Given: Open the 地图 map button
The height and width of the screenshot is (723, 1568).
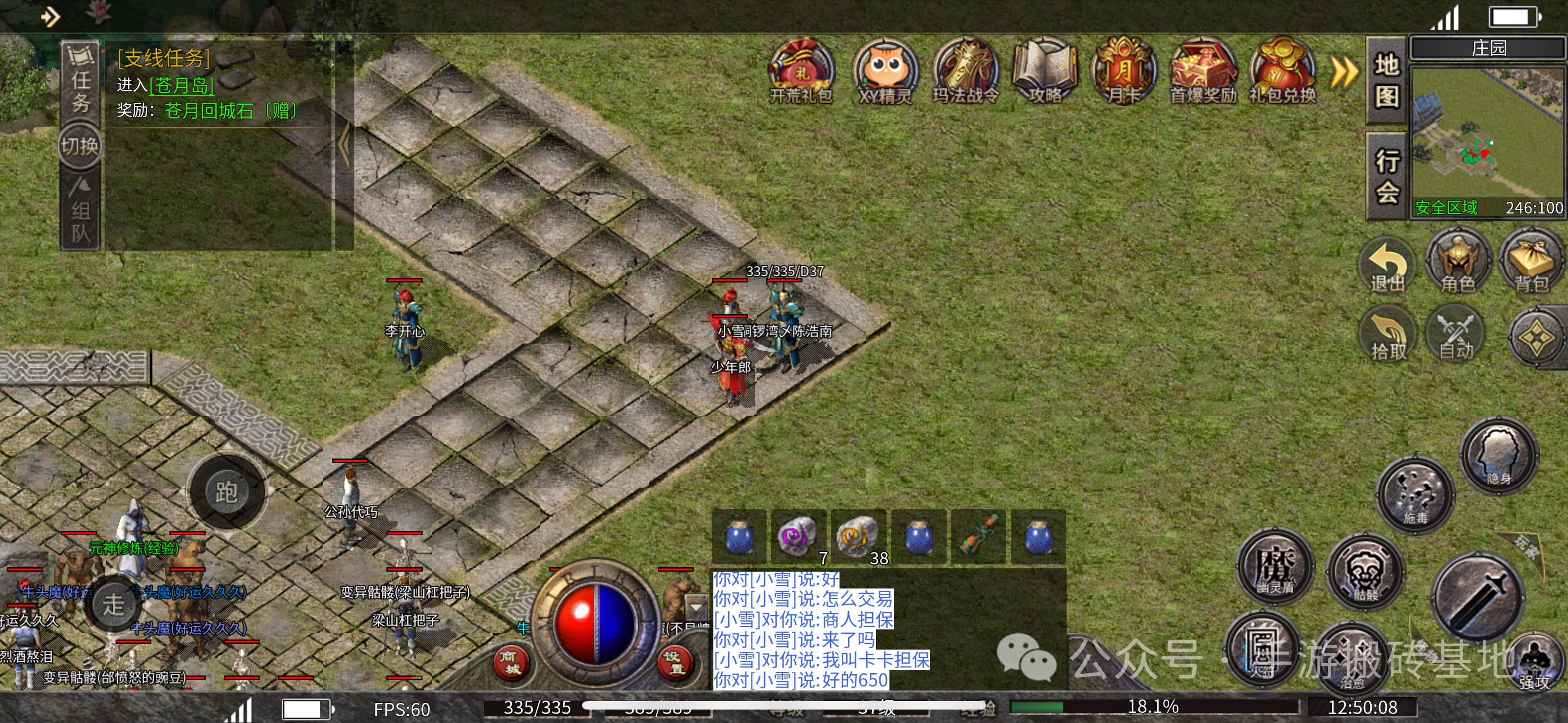Looking at the screenshot, I should click(x=1387, y=80).
